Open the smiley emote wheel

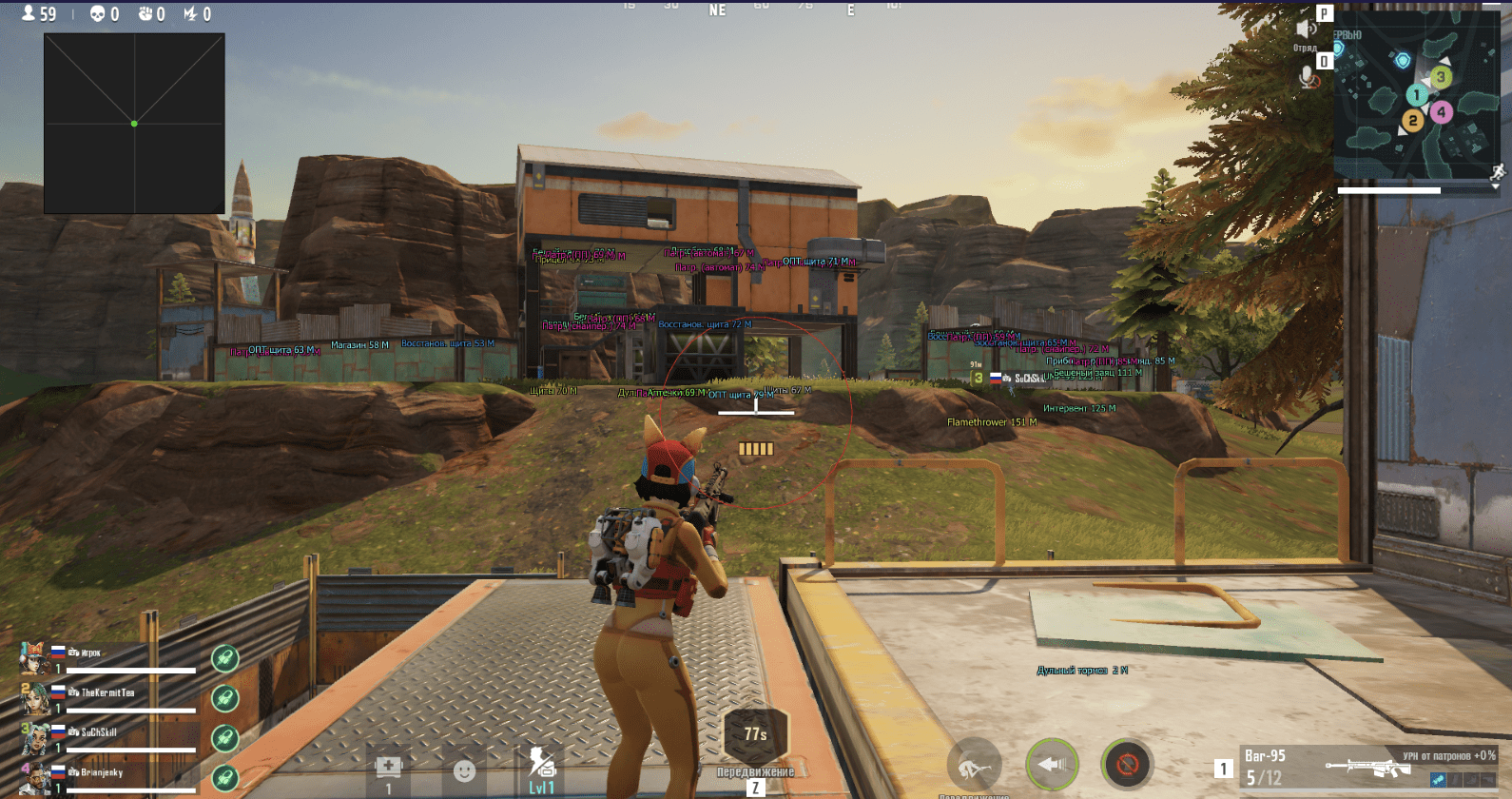(x=464, y=770)
